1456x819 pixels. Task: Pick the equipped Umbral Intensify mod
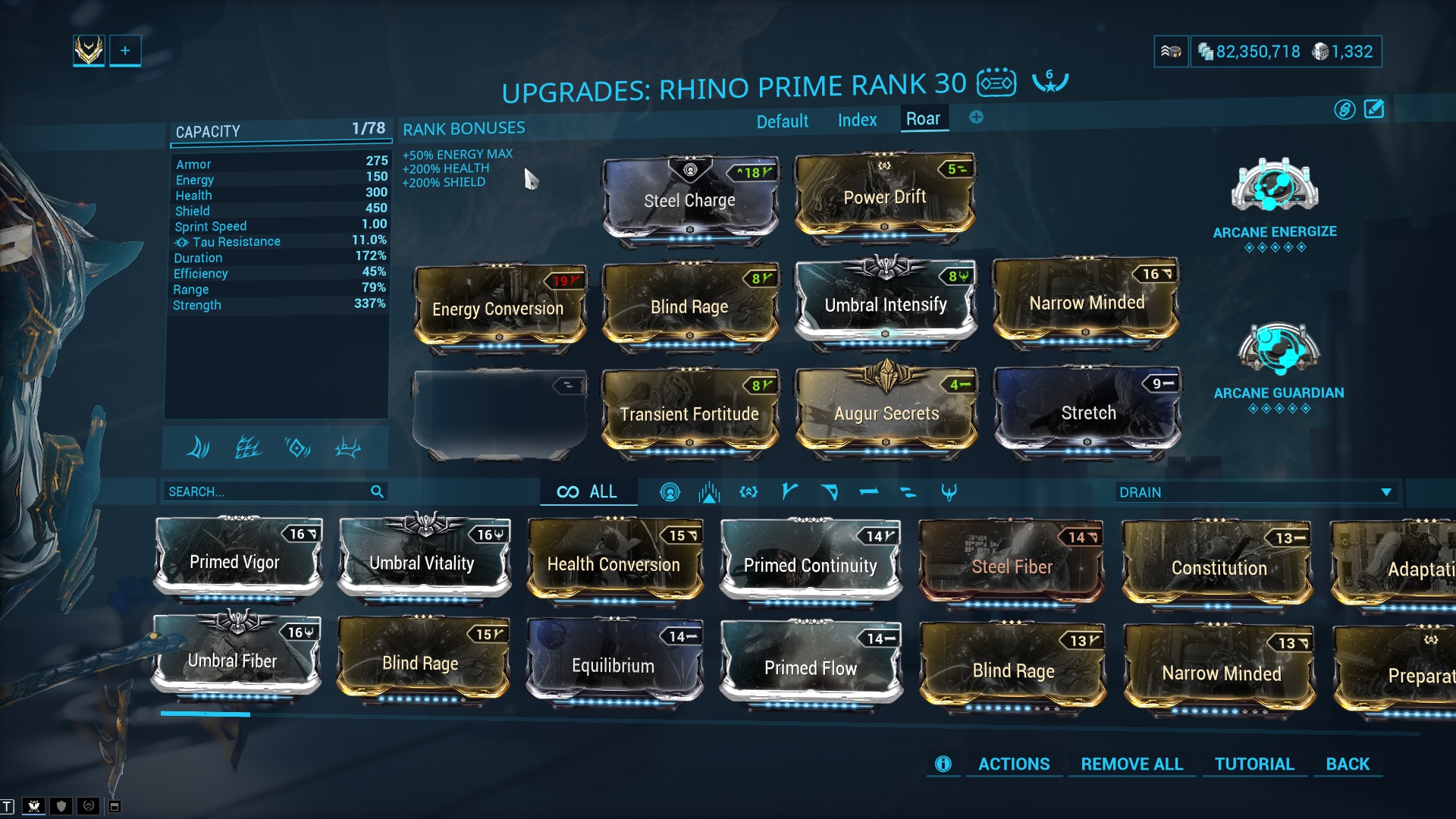click(x=885, y=304)
